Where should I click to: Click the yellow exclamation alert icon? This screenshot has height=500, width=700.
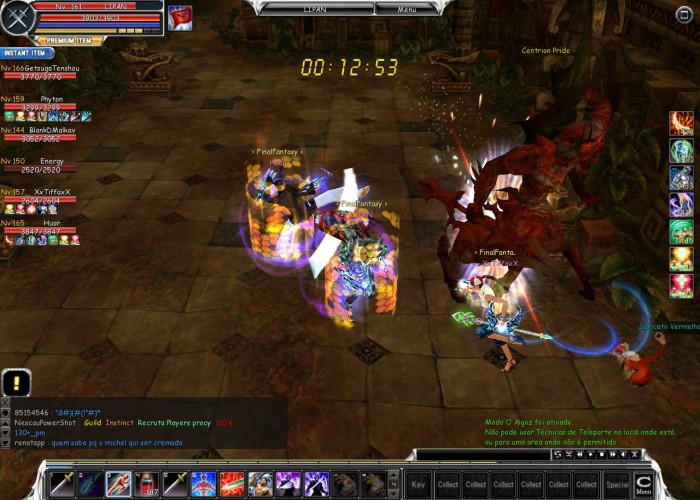click(x=16, y=382)
